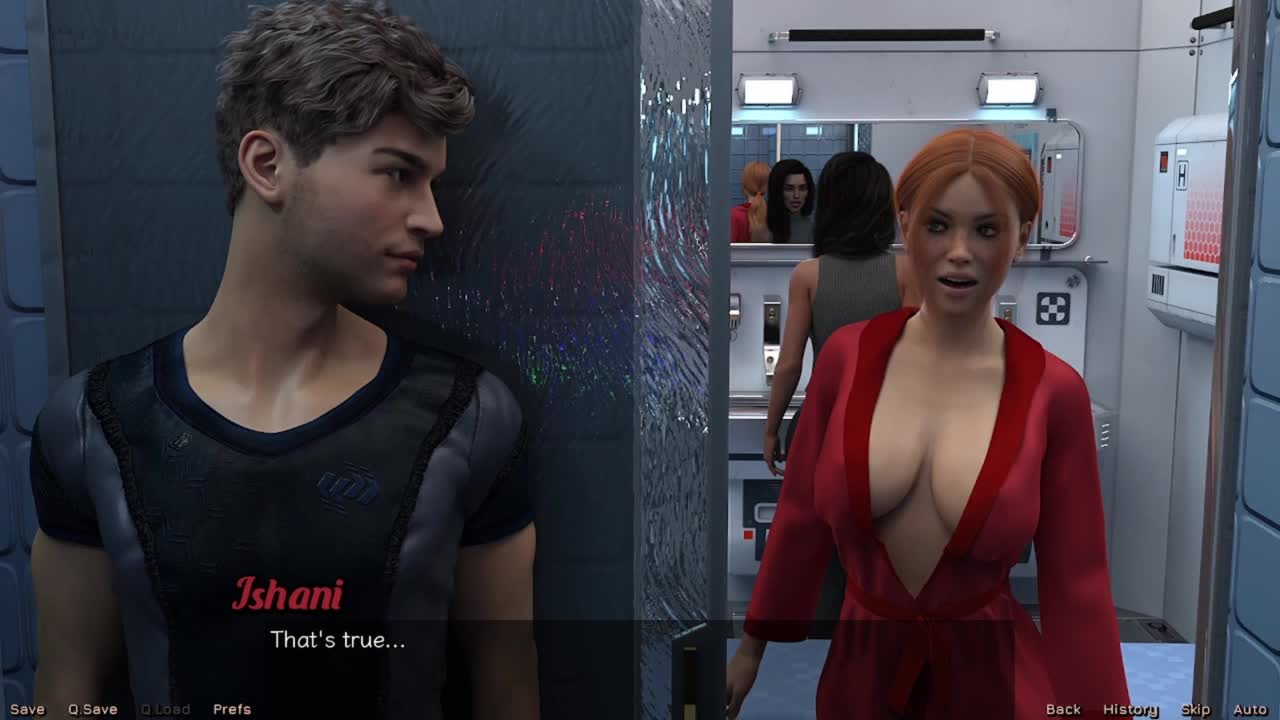Open the dialogue History log
The height and width of the screenshot is (720, 1280).
(x=1130, y=709)
